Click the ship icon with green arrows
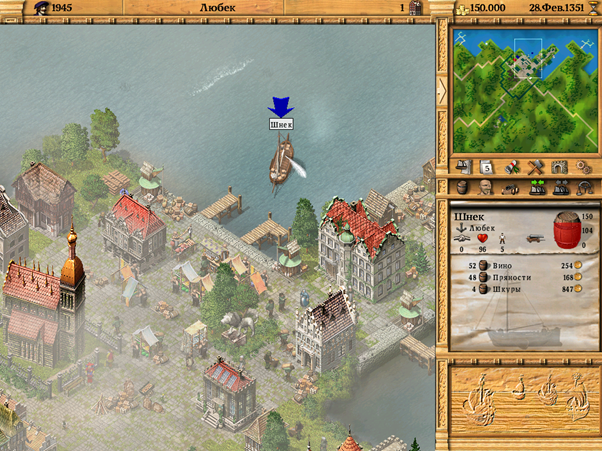Viewport: 602px width, 451px height. coord(535,187)
